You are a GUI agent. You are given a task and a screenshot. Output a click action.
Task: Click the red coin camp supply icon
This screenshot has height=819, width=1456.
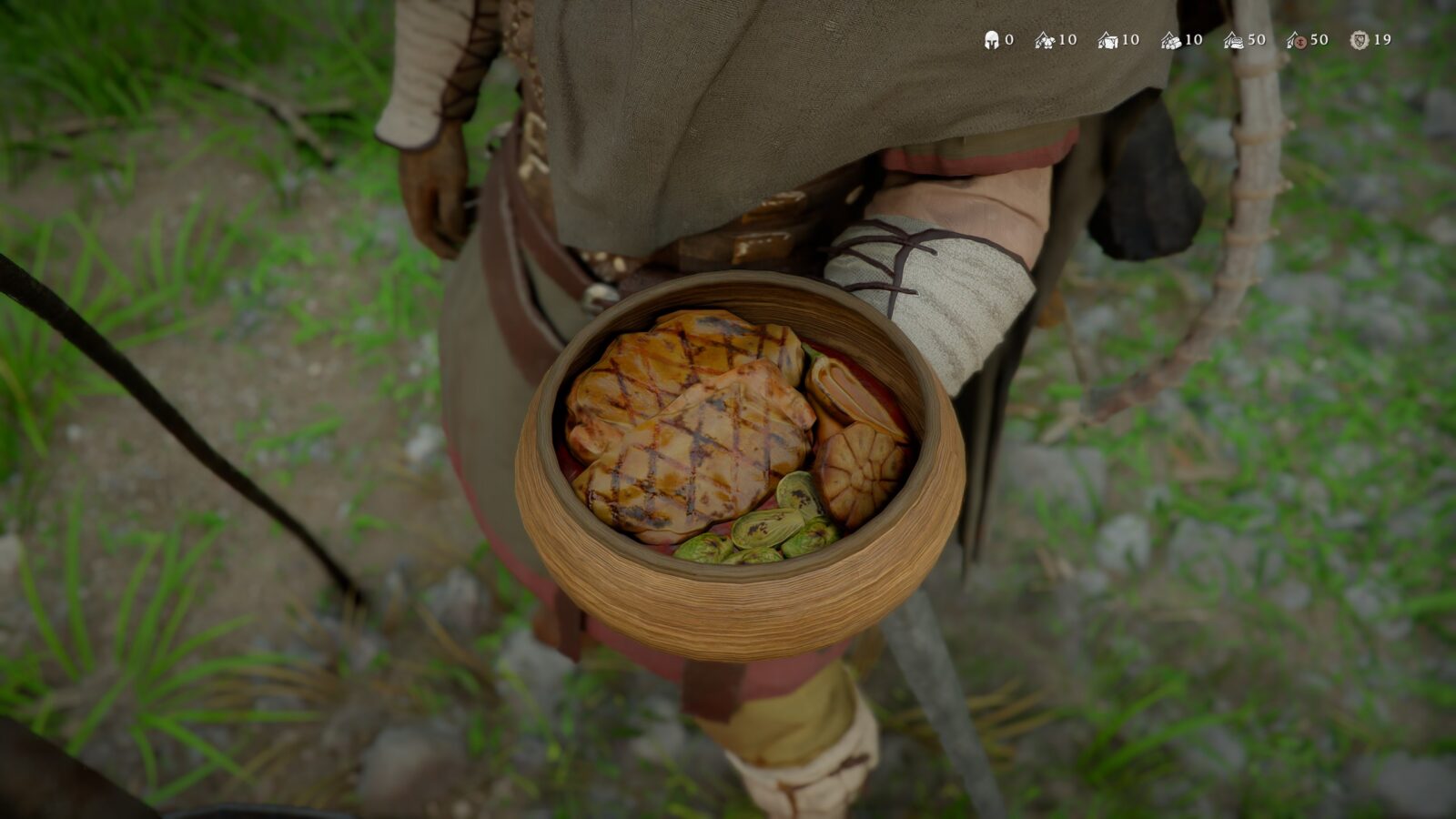click(x=1297, y=41)
